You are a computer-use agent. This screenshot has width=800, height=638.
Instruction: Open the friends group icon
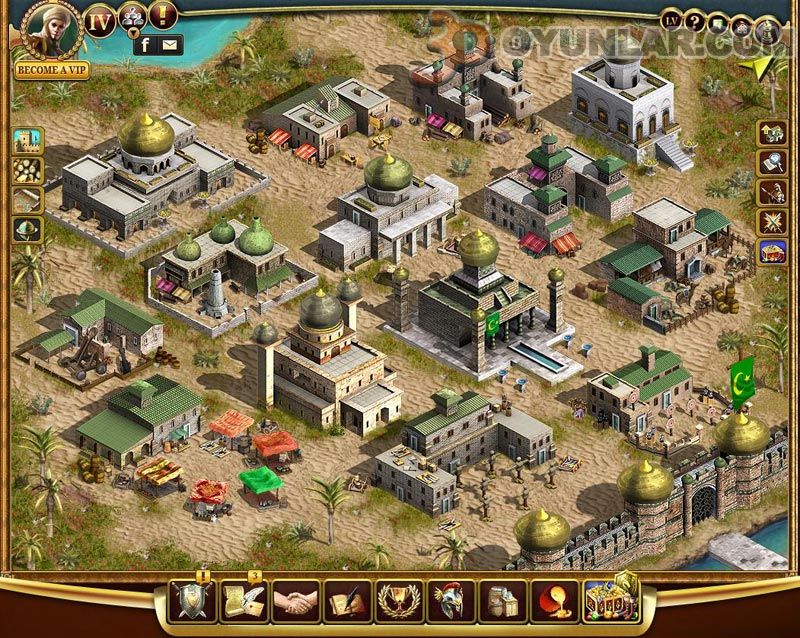click(x=133, y=17)
